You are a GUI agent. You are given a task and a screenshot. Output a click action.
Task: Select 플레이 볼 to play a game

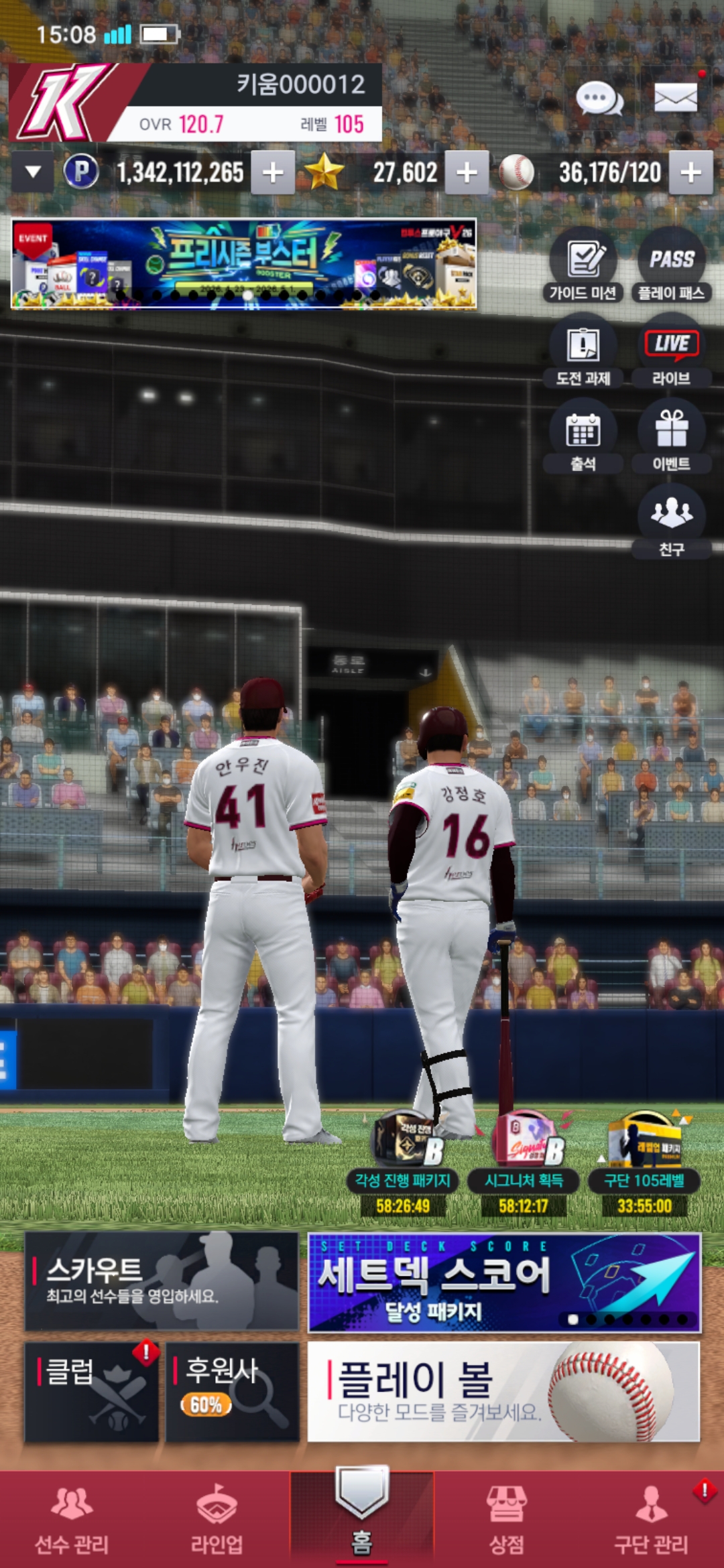coord(503,1391)
